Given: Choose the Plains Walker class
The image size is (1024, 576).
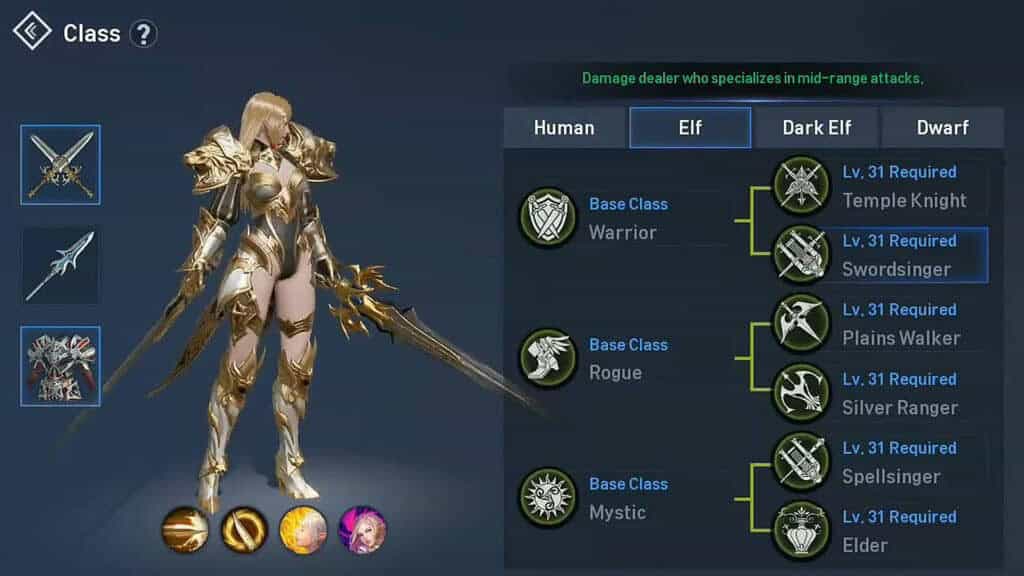Looking at the screenshot, I should (801, 324).
